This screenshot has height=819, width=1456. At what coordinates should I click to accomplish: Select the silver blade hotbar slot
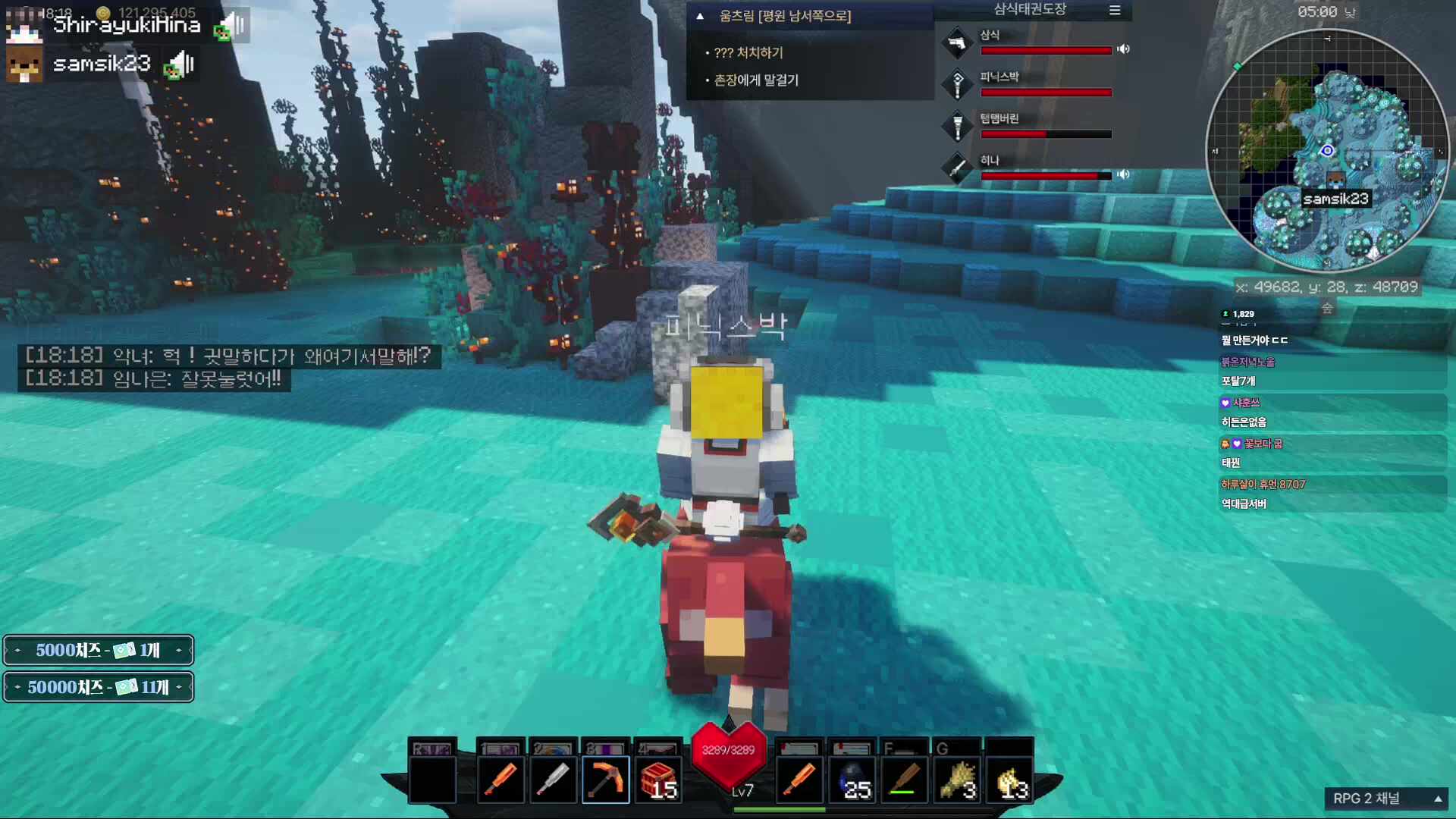point(553,780)
